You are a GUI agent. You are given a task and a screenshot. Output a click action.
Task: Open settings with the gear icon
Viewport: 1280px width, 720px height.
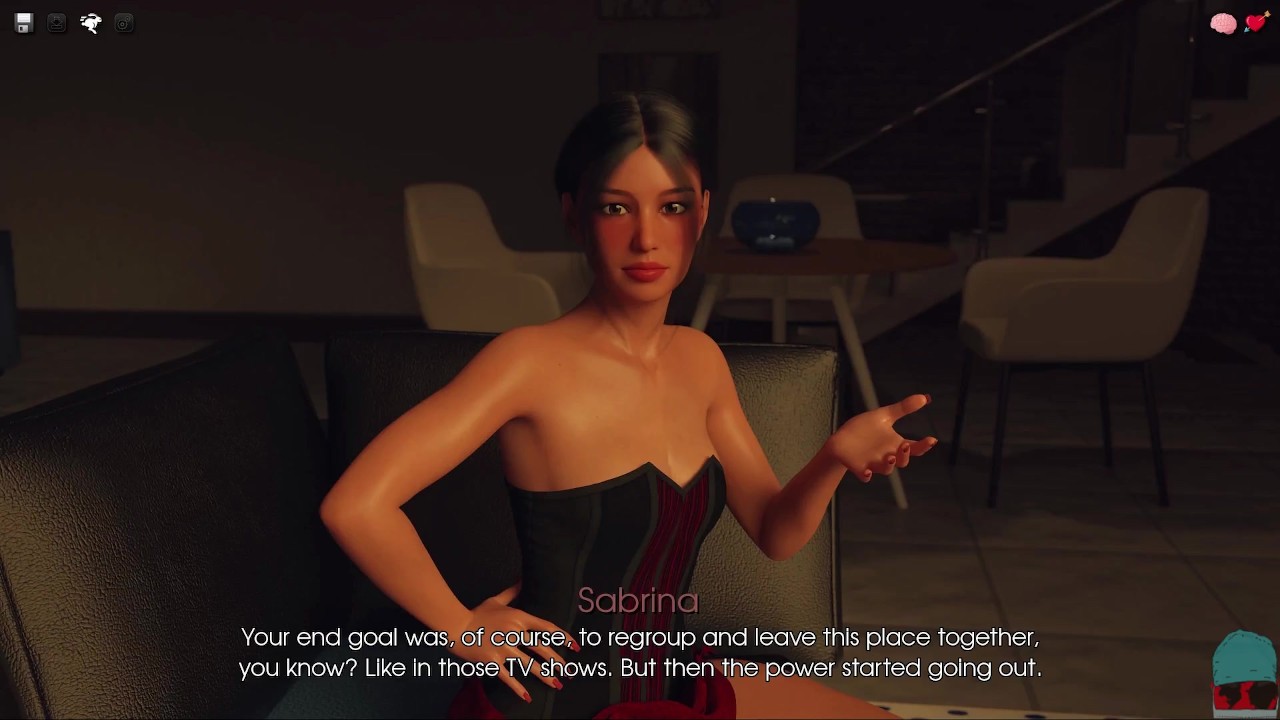click(x=124, y=23)
